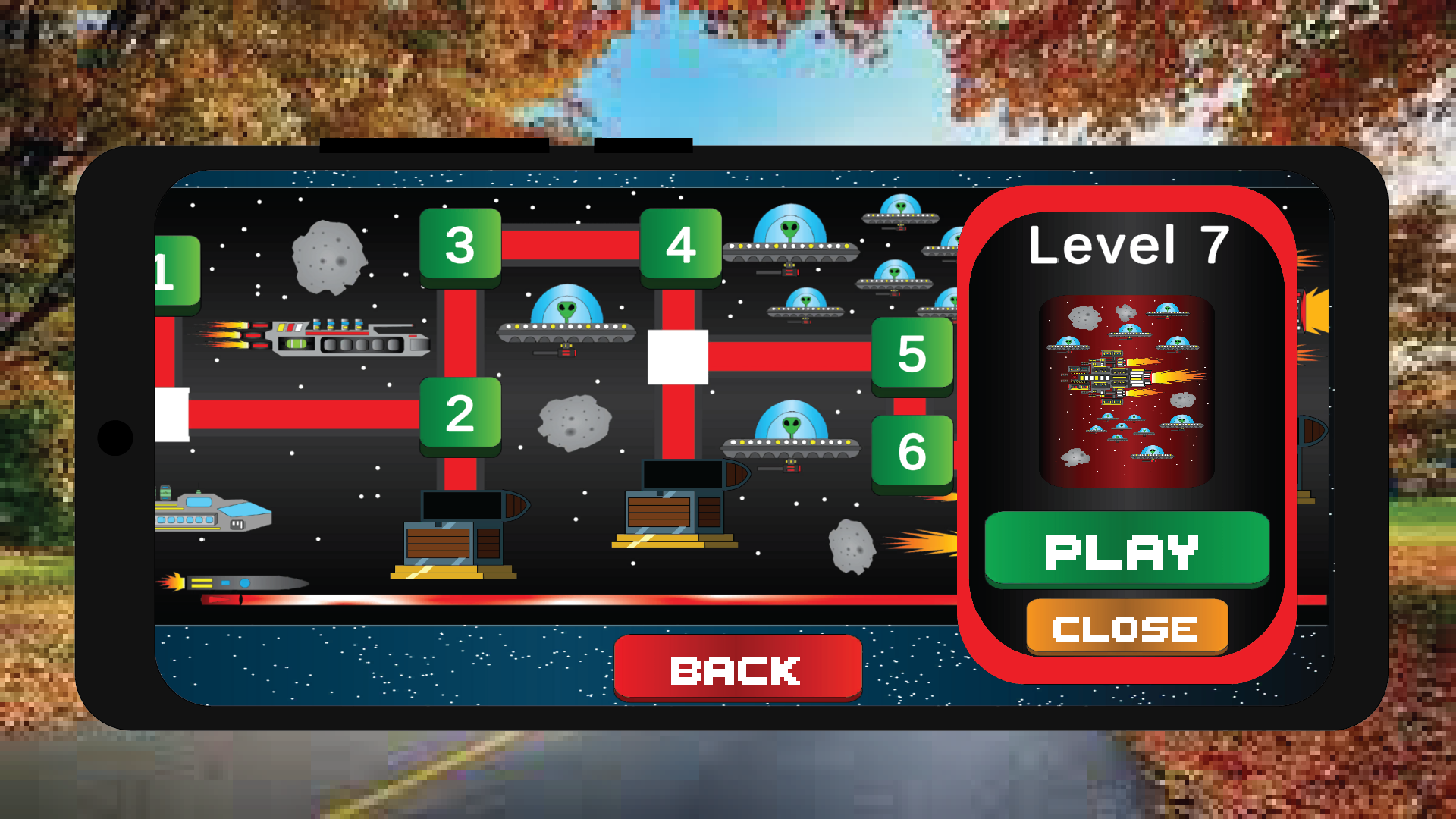Viewport: 1456px width, 819px height.
Task: Select level 2 node on the map
Action: click(459, 416)
